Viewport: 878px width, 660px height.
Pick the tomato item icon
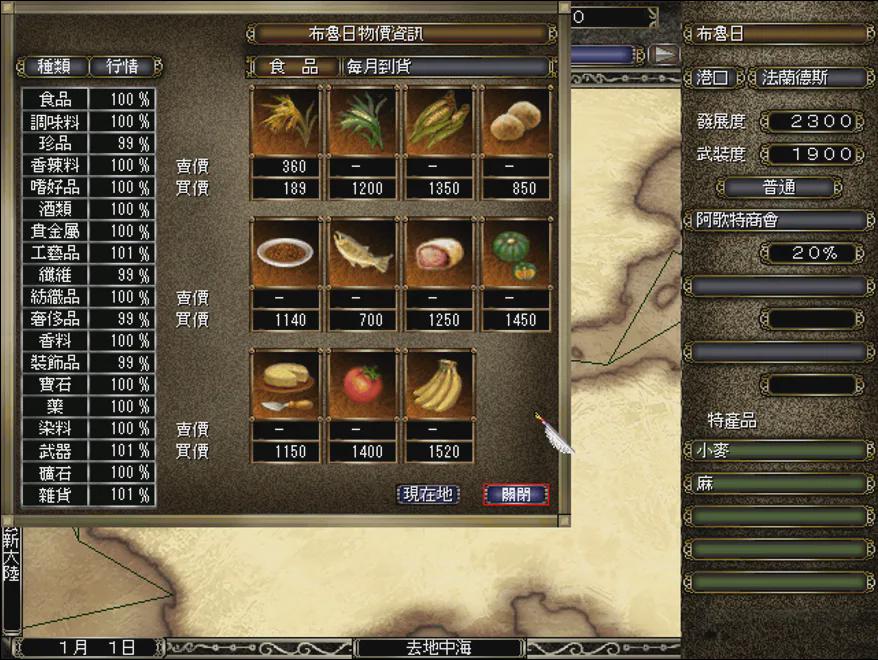(363, 385)
